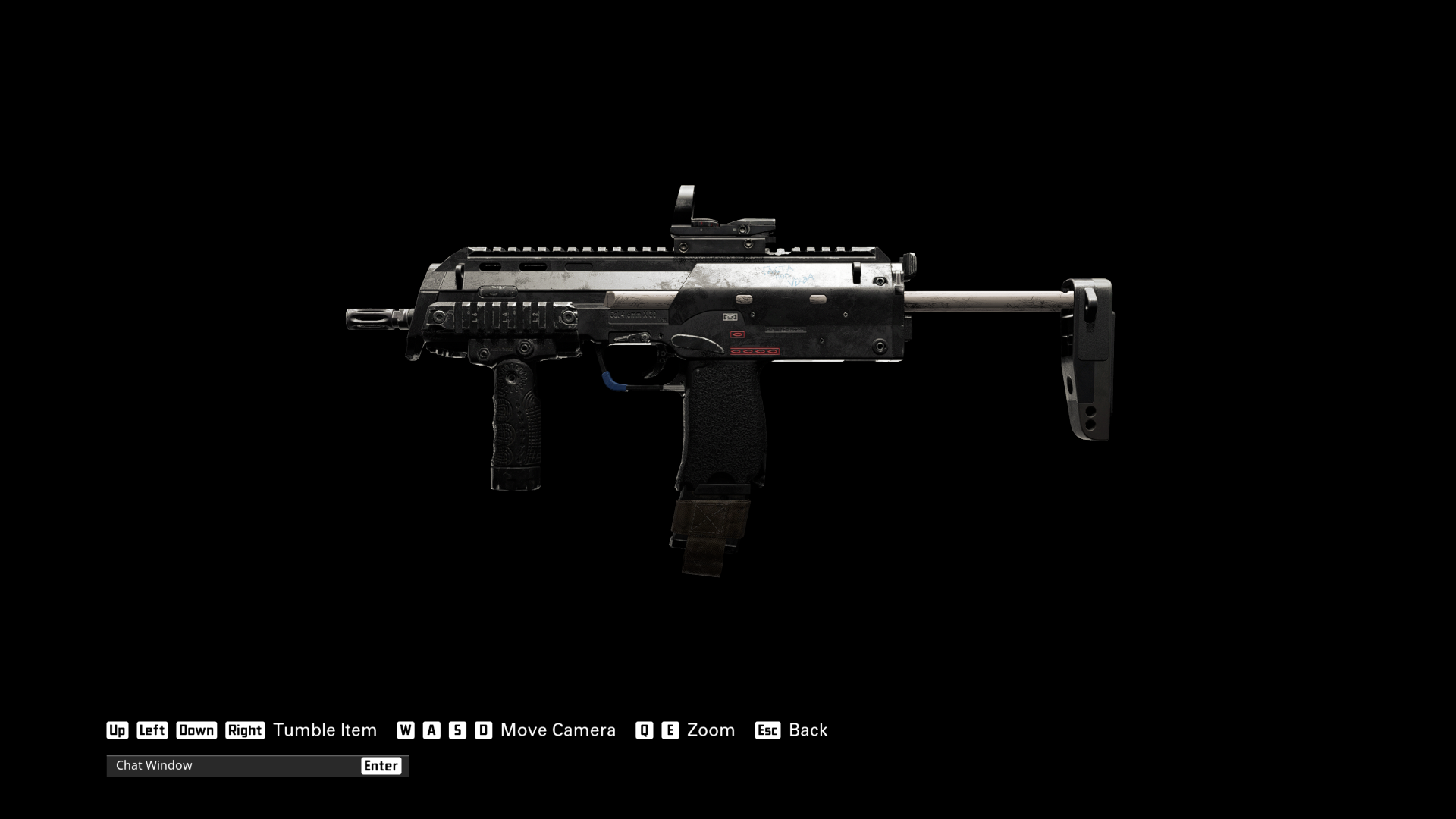
Task: Click the Left key hint icon
Action: (x=152, y=730)
